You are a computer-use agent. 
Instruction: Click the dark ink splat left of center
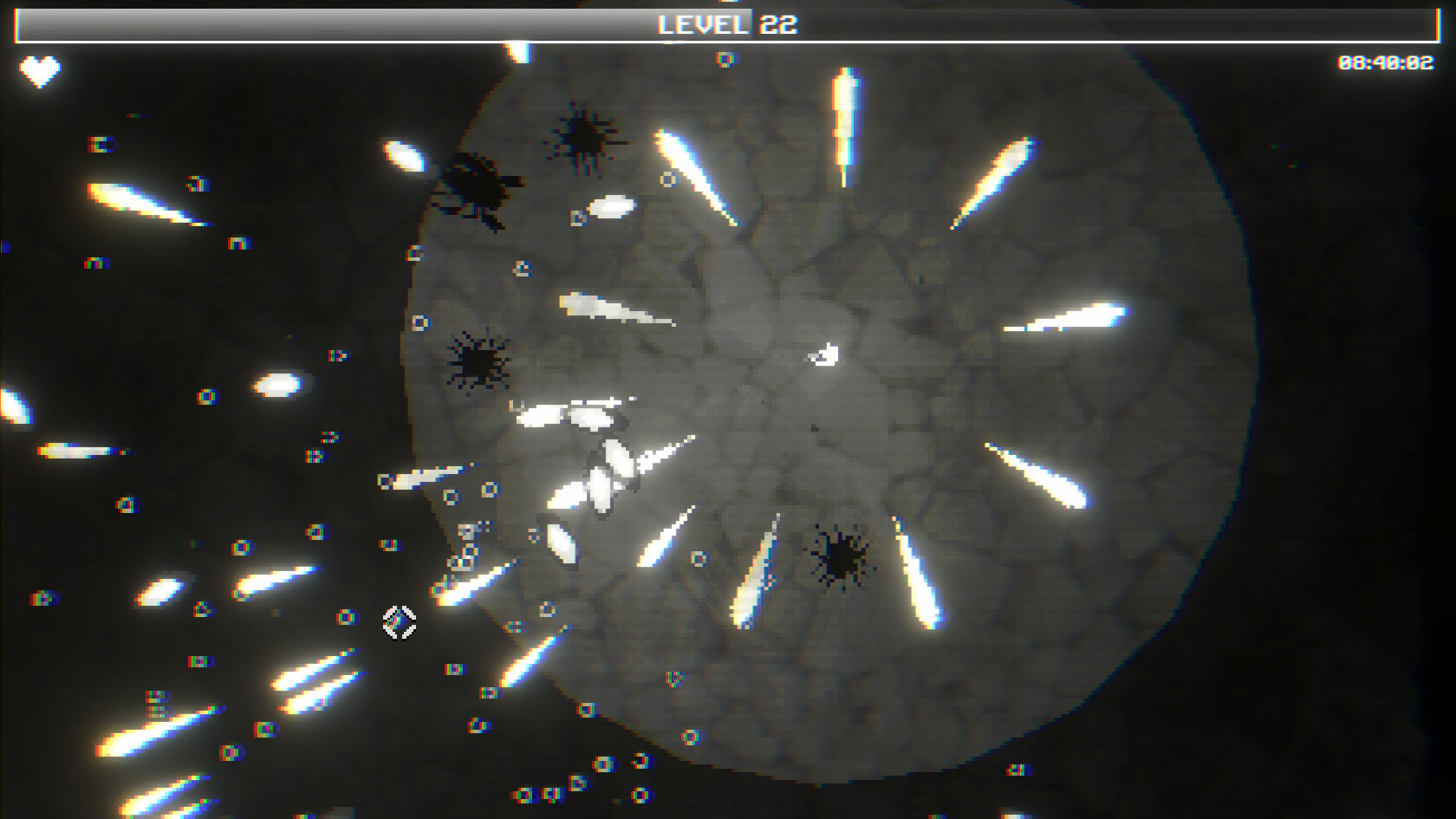(x=478, y=362)
